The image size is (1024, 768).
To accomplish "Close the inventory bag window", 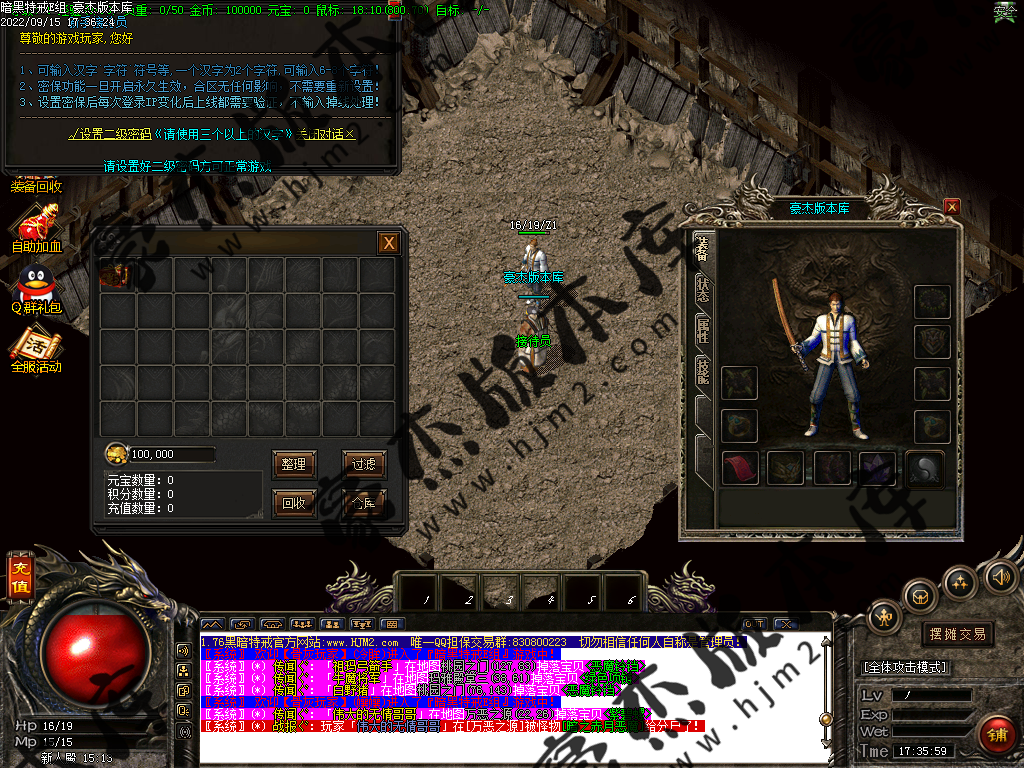I will (x=389, y=243).
